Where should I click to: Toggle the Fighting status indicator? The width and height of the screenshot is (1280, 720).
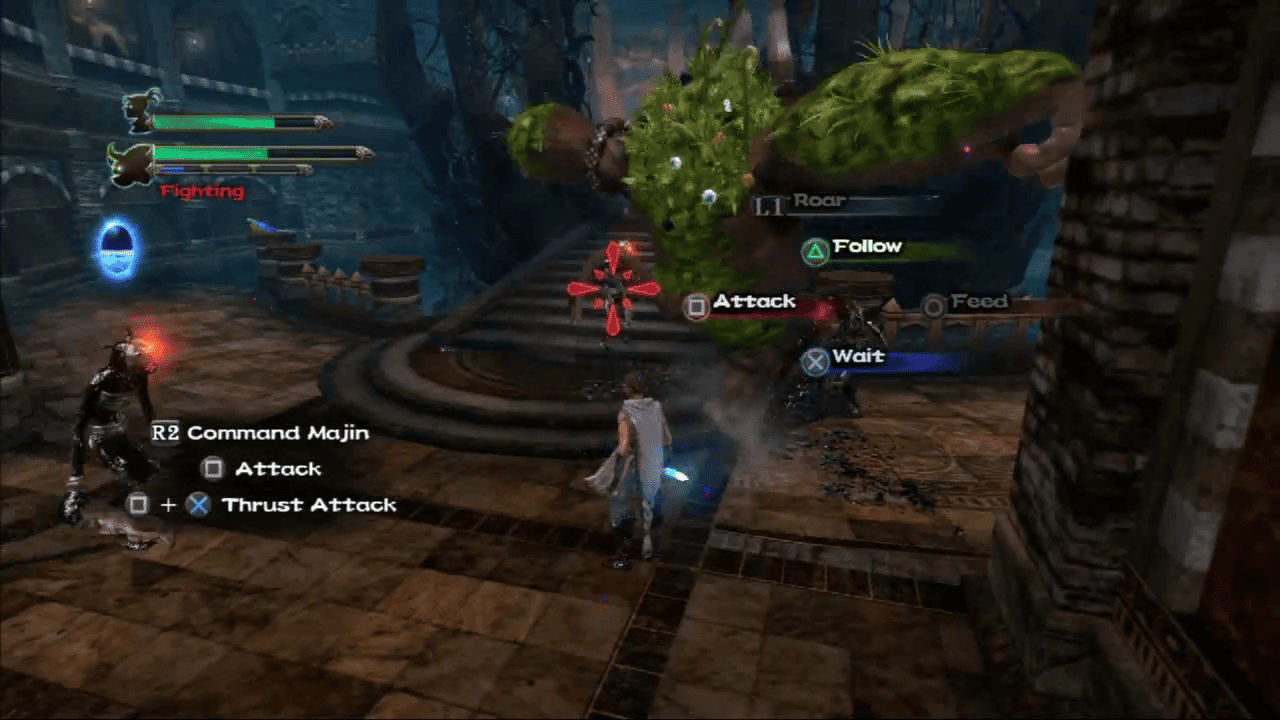coord(202,191)
